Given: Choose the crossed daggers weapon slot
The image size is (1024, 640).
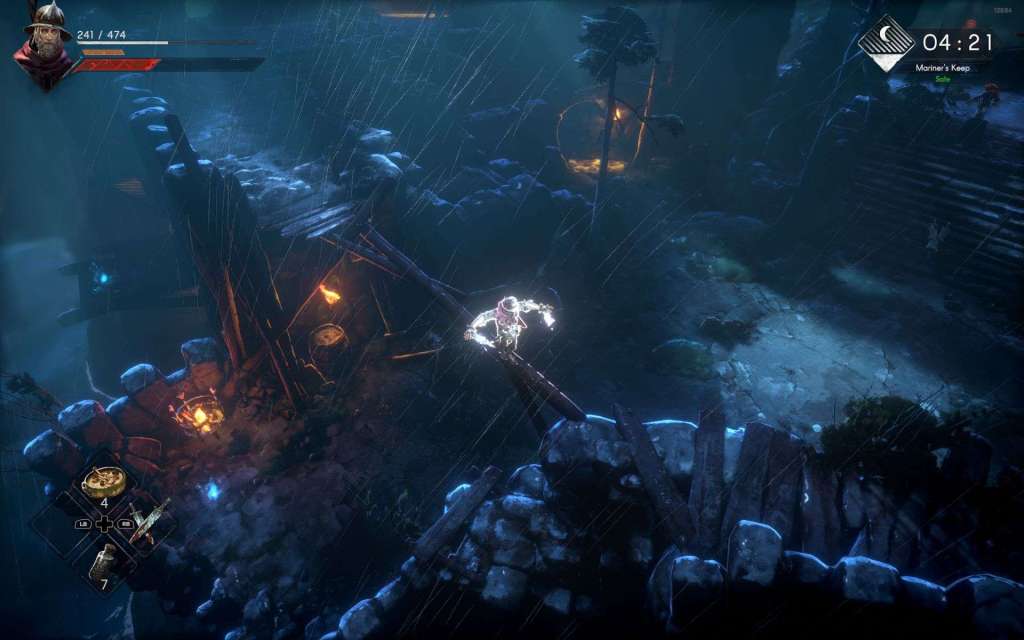Looking at the screenshot, I should point(148,520).
